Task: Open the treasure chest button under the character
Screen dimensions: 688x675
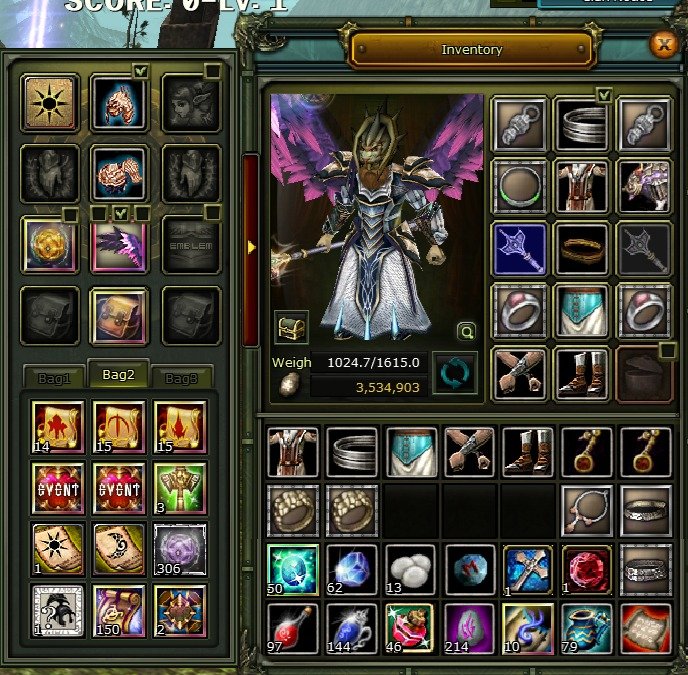Action: (291, 327)
